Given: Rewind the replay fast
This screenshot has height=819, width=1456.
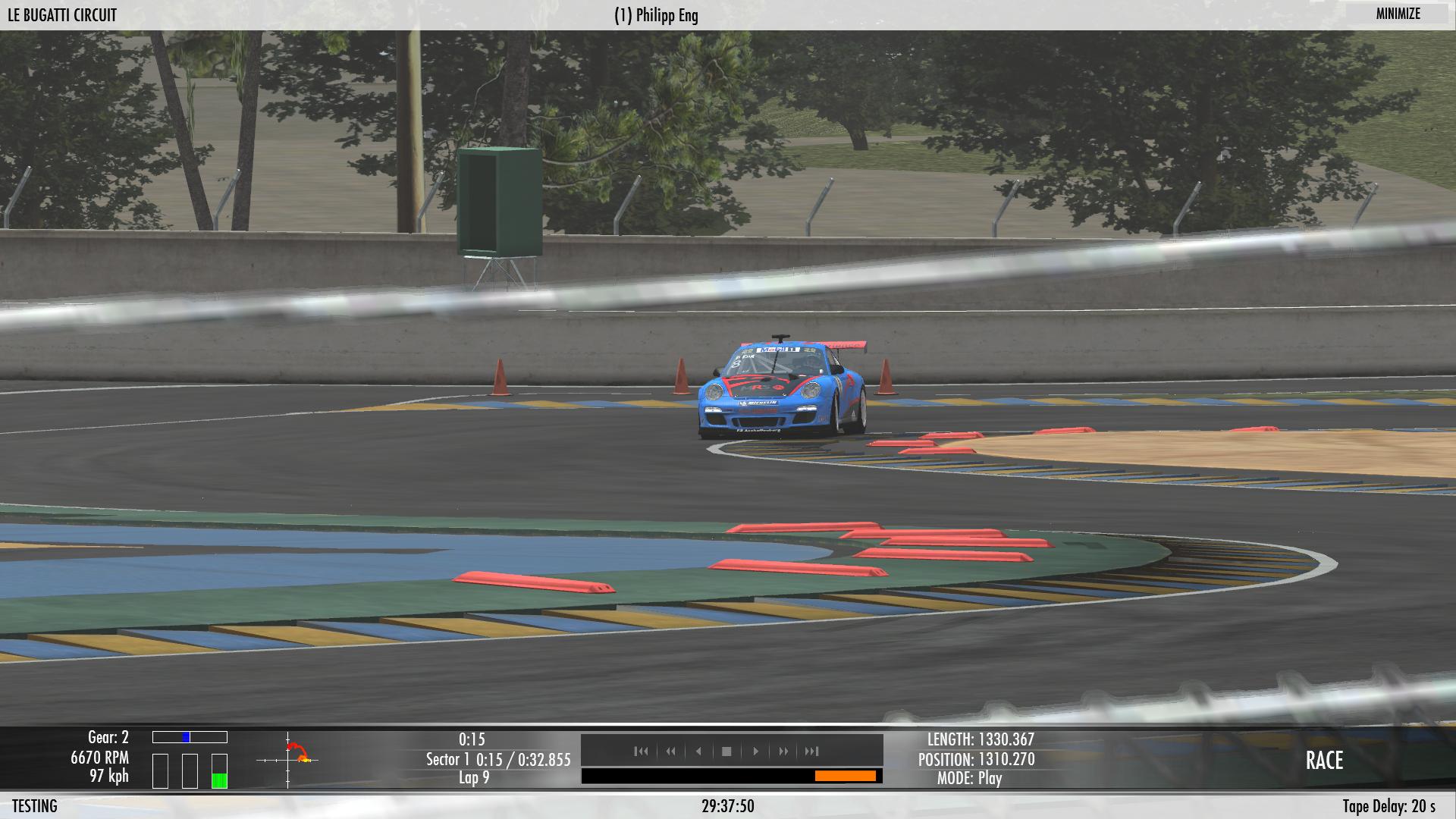Looking at the screenshot, I should click(670, 752).
